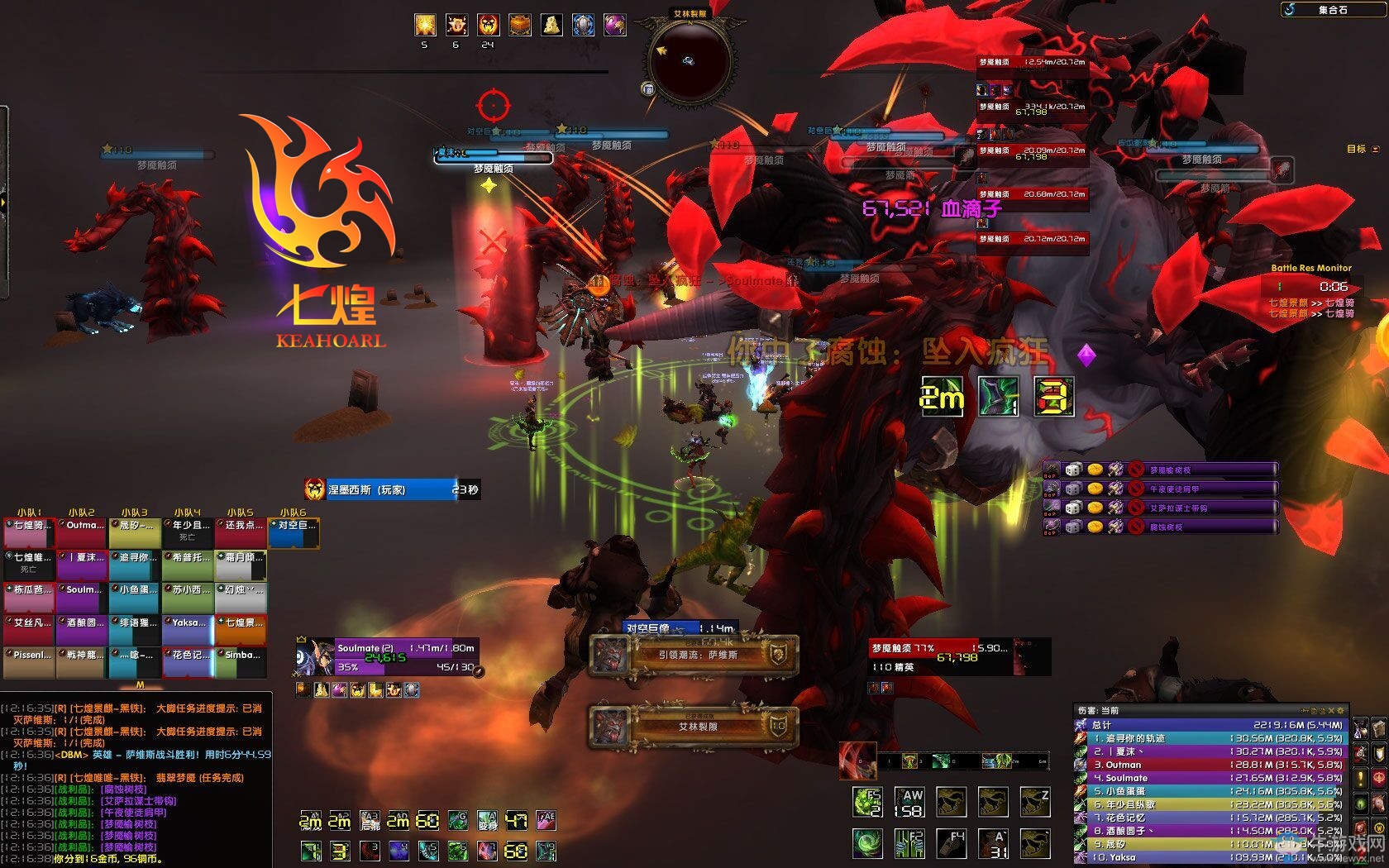Open damage meter settings gear

coord(1341,710)
